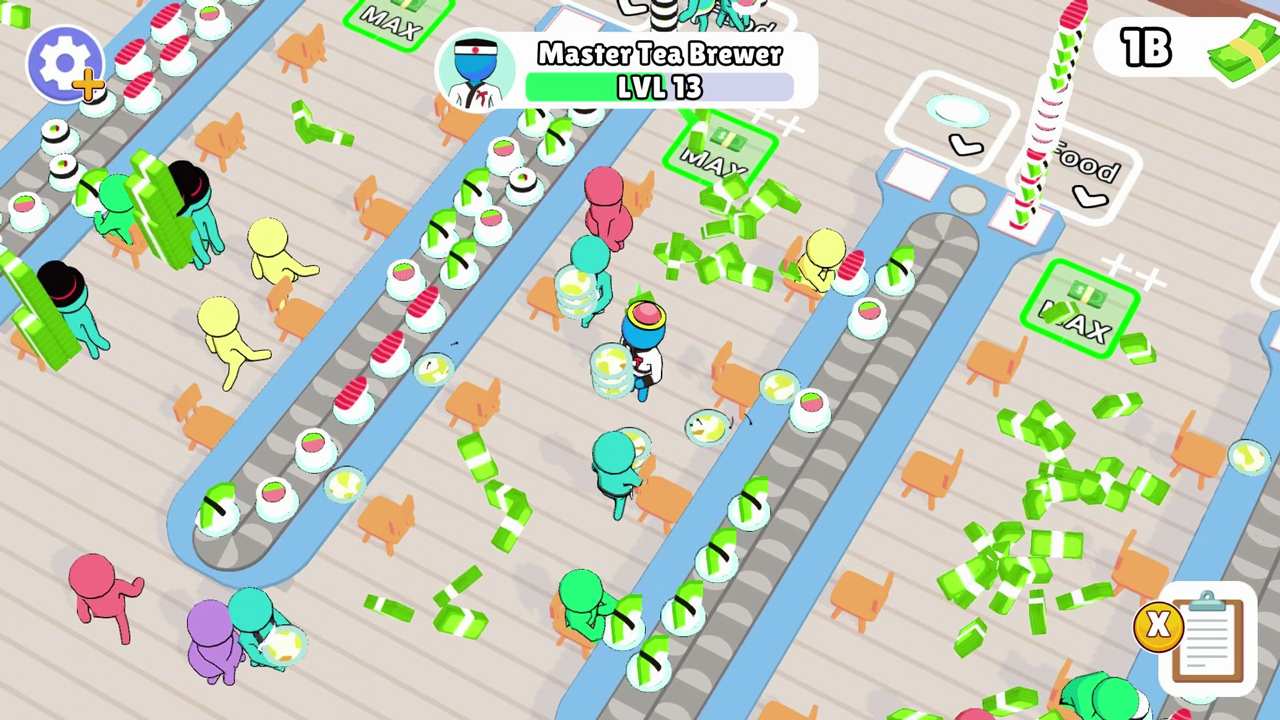1280x720 pixels.
Task: Tap the 1B money counter
Action: pyautogui.click(x=1146, y=48)
